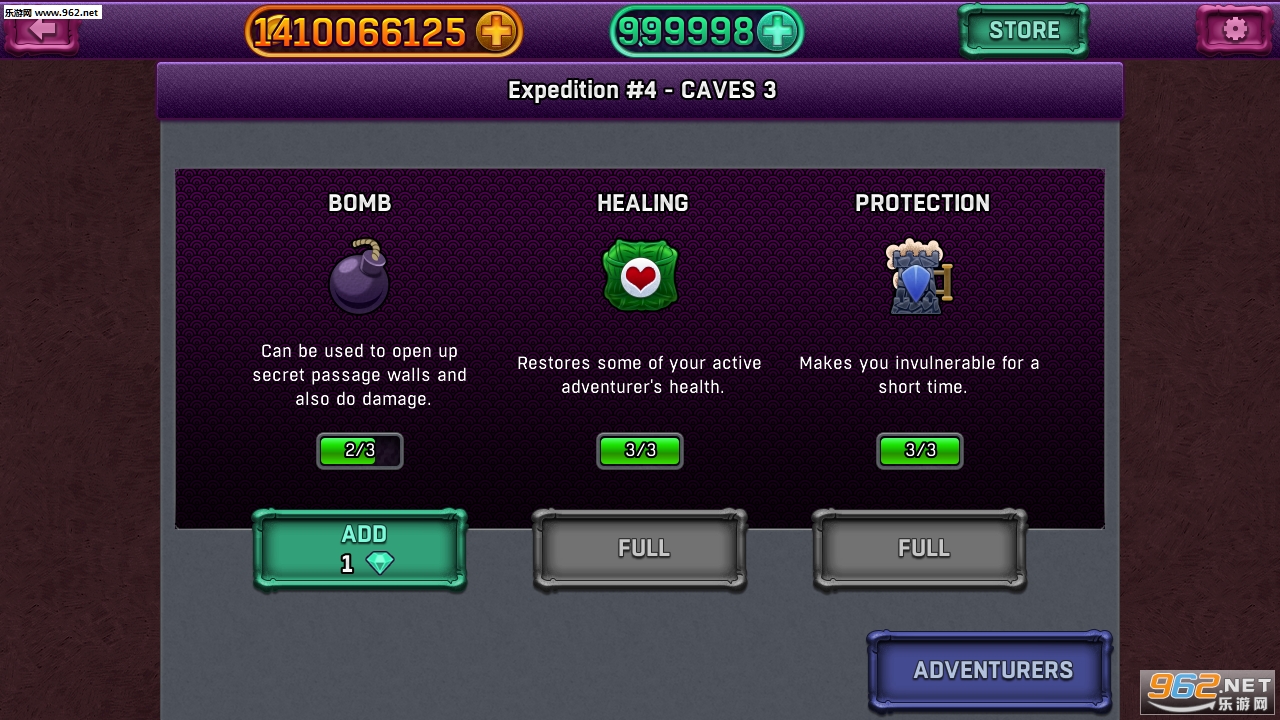Click the Healing FULL button

click(x=640, y=548)
